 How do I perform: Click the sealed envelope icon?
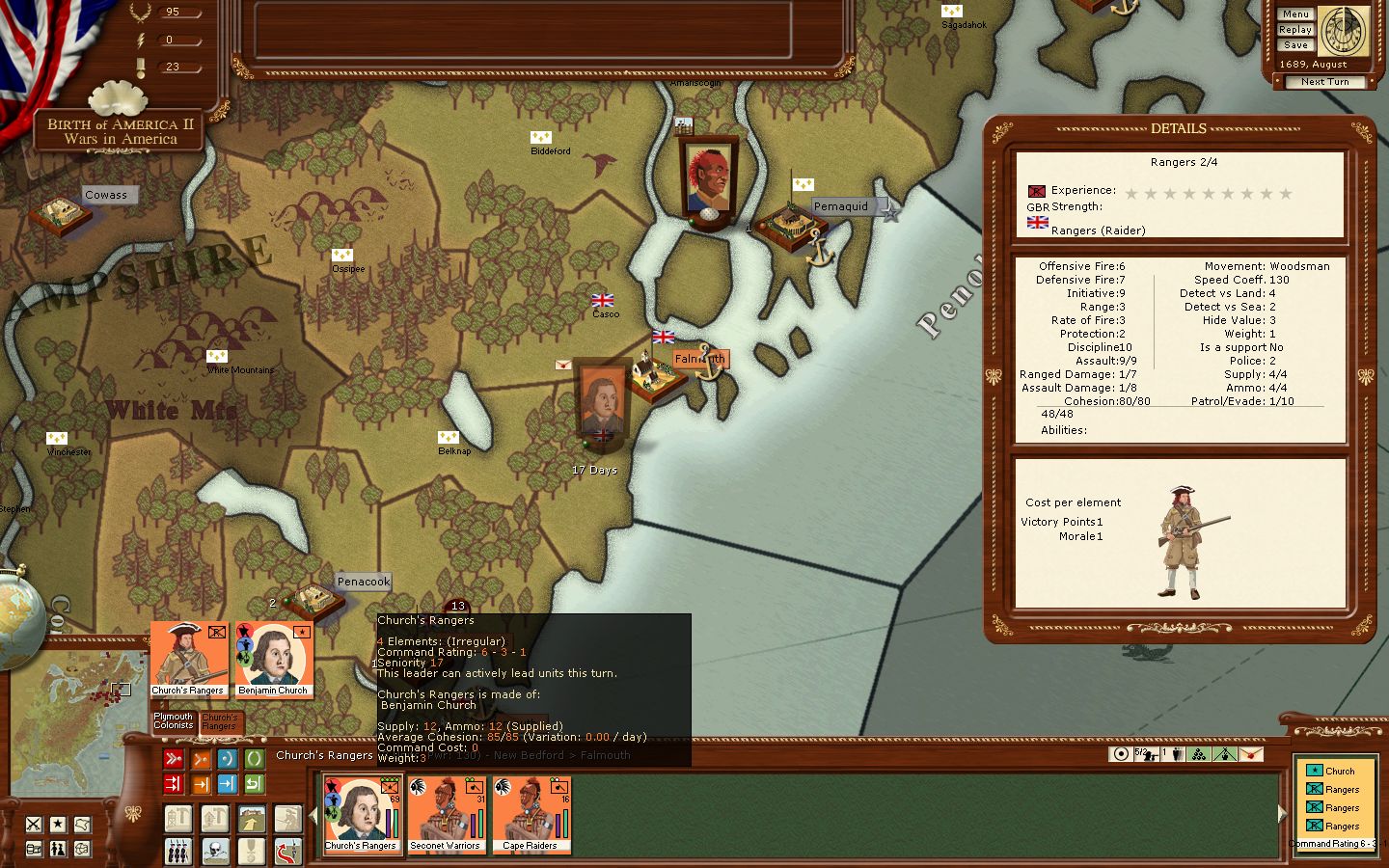563,365
